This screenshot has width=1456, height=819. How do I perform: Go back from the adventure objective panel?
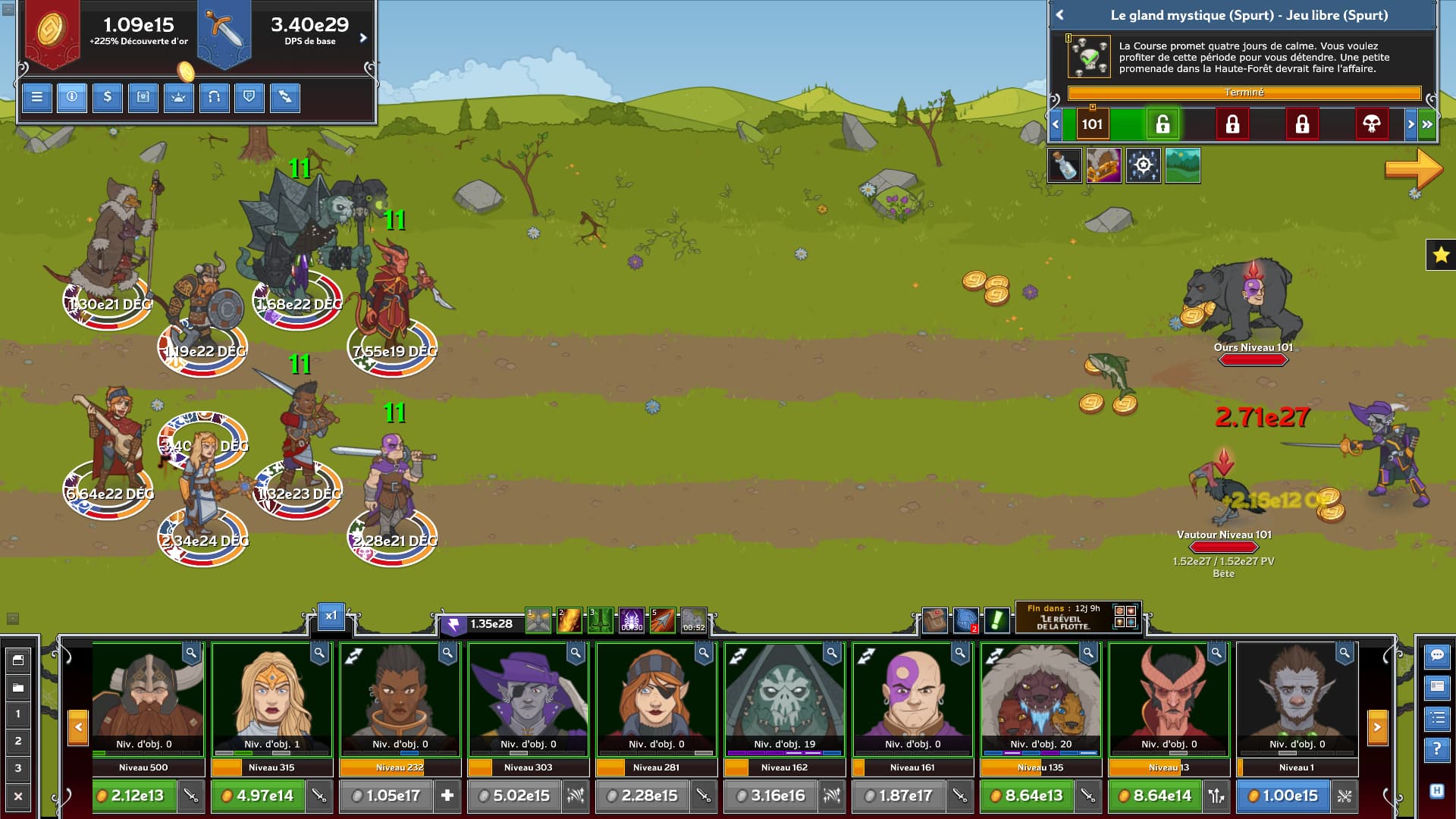1060,15
